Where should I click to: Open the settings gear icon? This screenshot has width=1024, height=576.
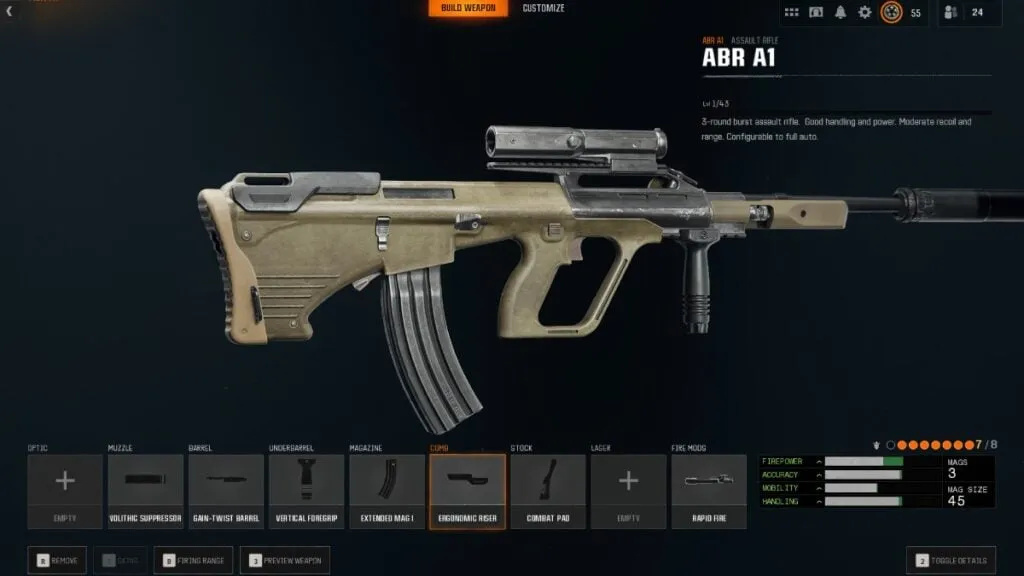click(865, 12)
